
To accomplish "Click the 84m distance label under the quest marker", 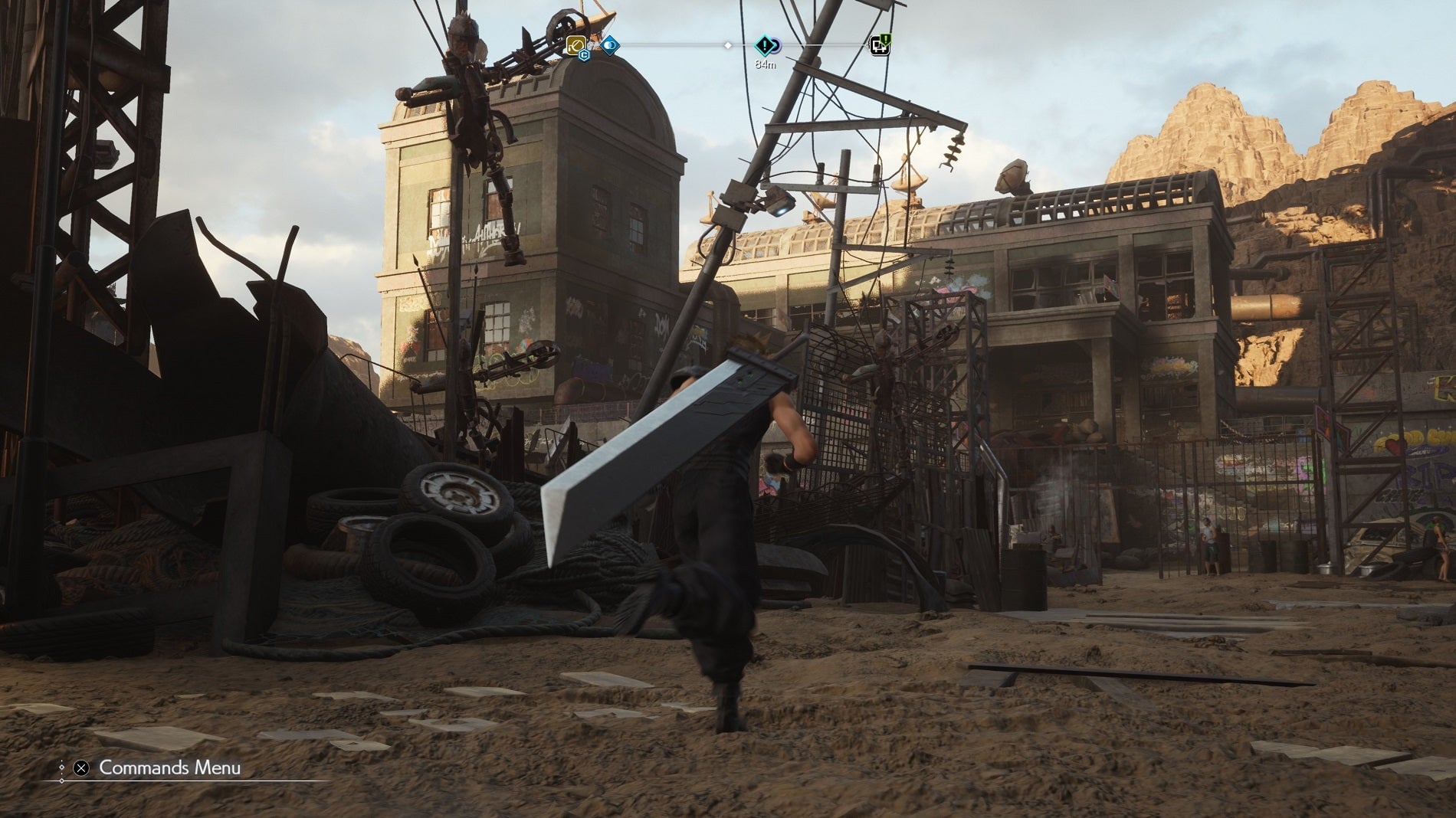I will [x=766, y=64].
